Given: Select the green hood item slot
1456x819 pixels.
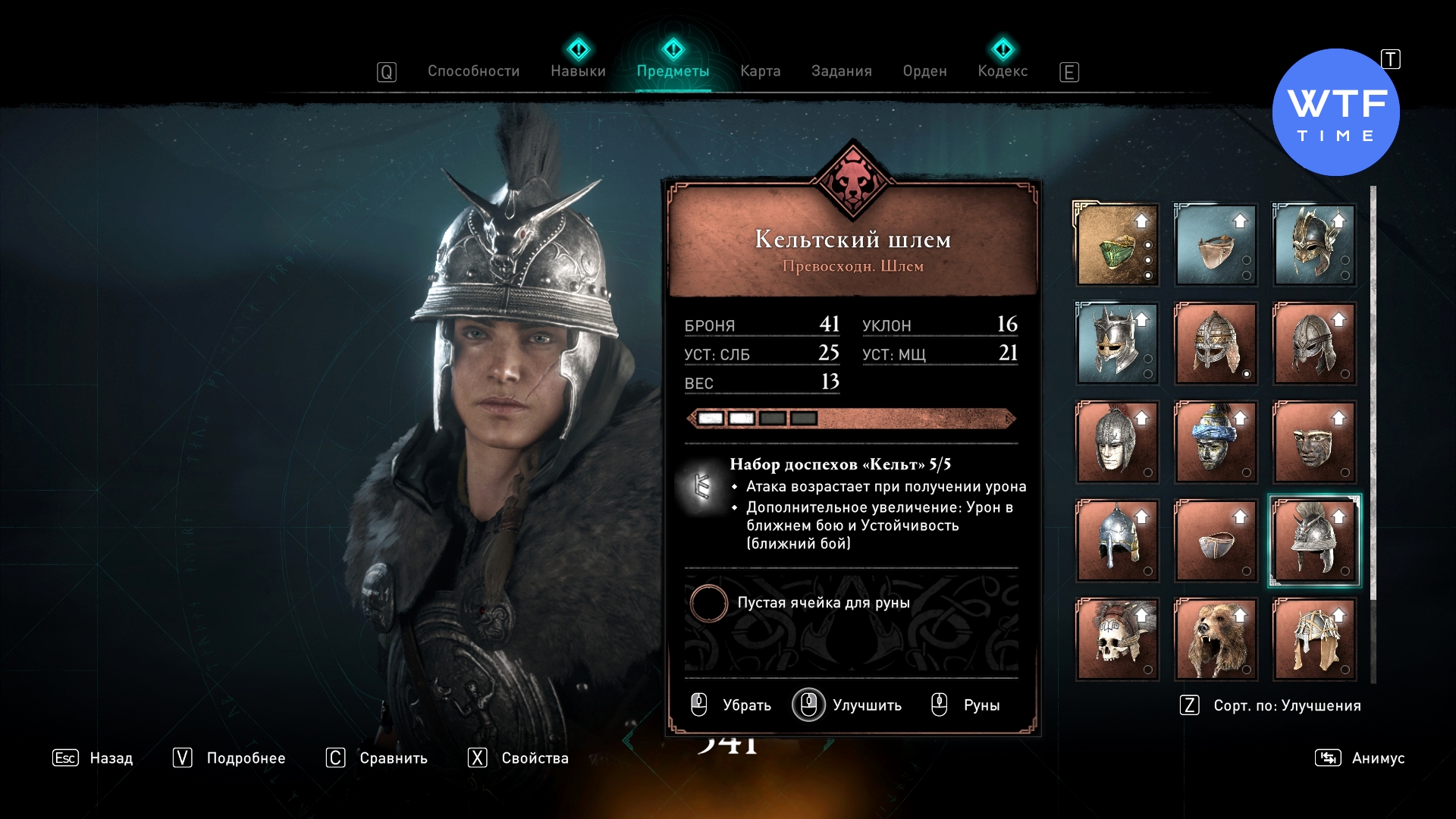Looking at the screenshot, I should tap(1117, 245).
